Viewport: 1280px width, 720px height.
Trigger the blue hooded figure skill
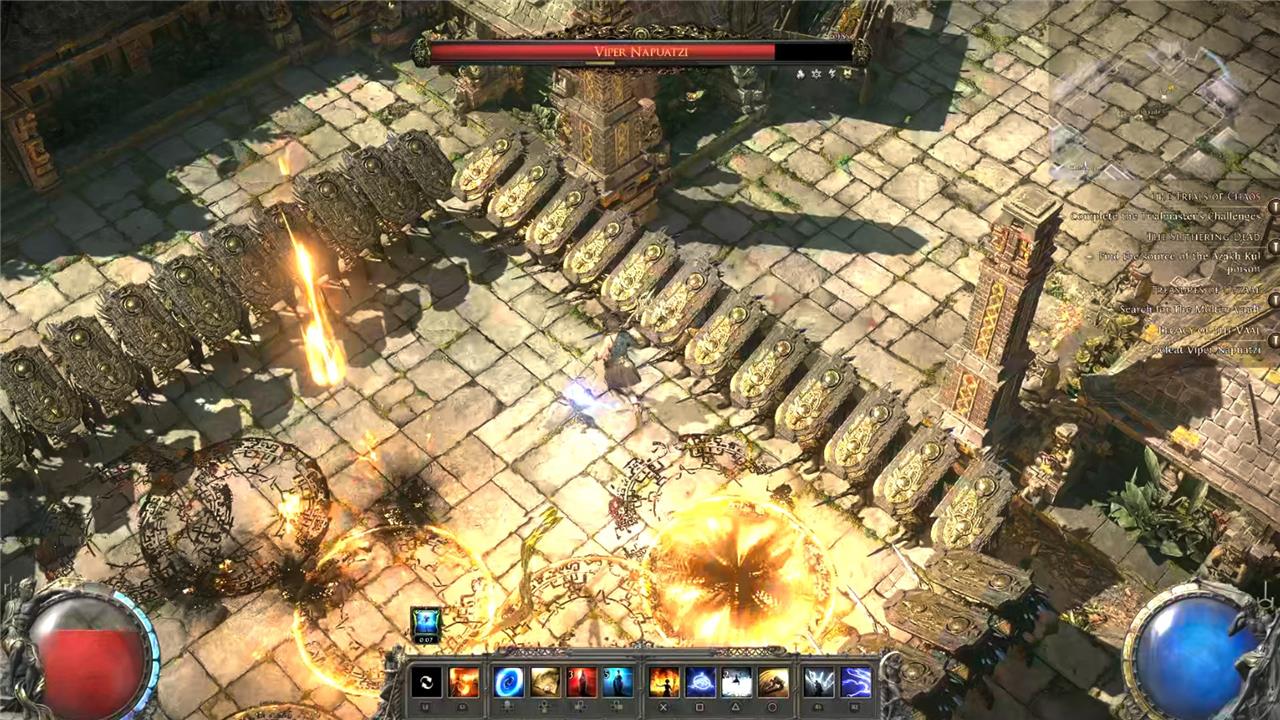(x=617, y=682)
